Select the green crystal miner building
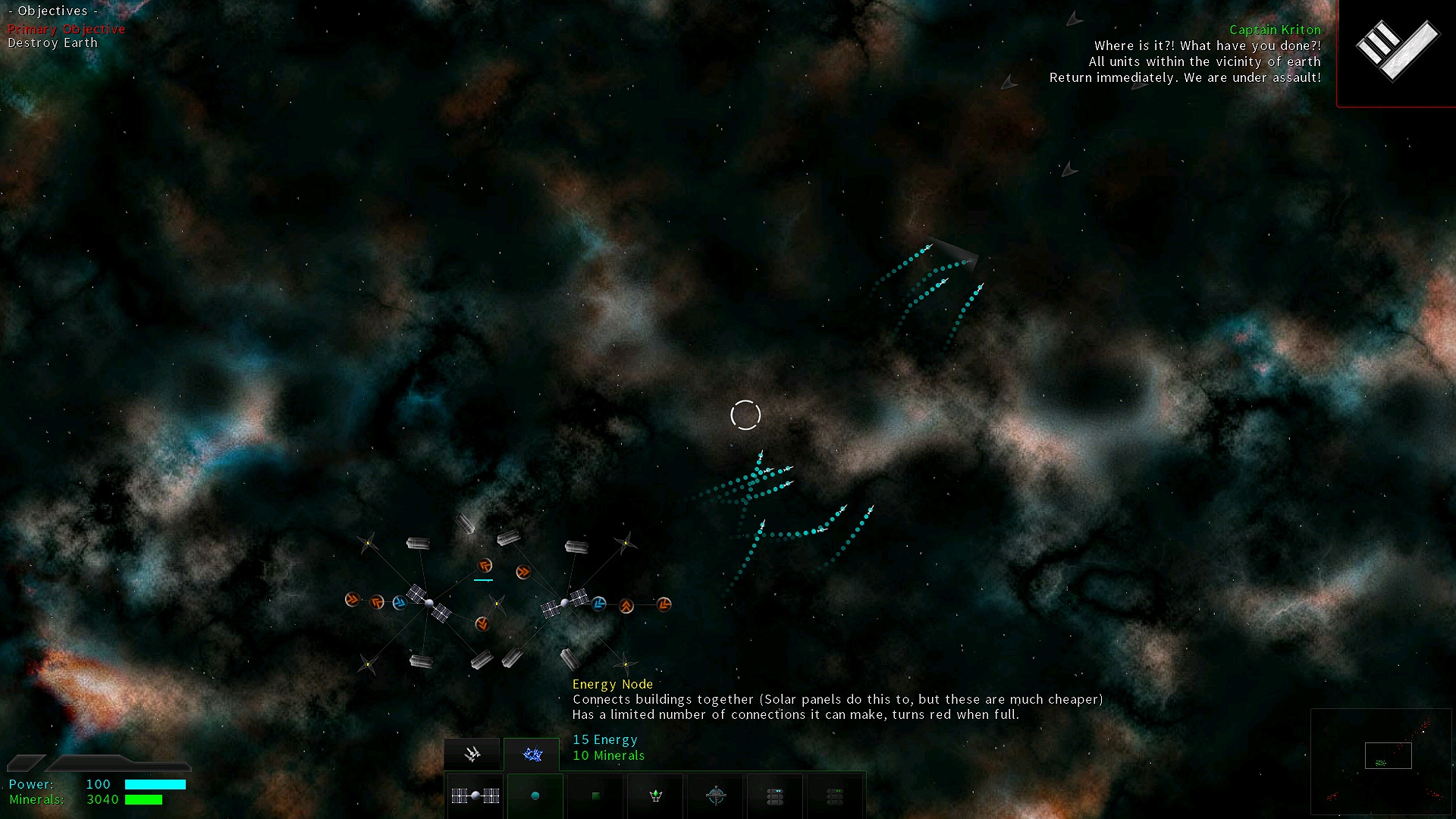Screen dimensions: 1456x819 (x=656, y=795)
